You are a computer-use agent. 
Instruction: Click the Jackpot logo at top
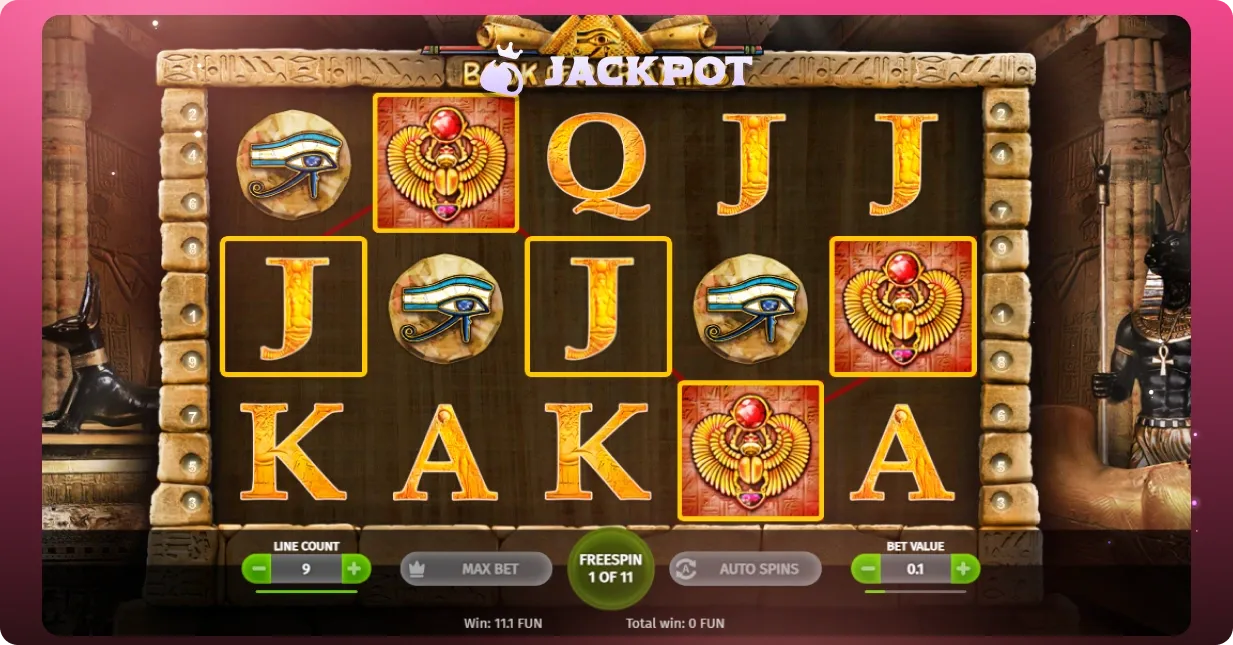(615, 70)
